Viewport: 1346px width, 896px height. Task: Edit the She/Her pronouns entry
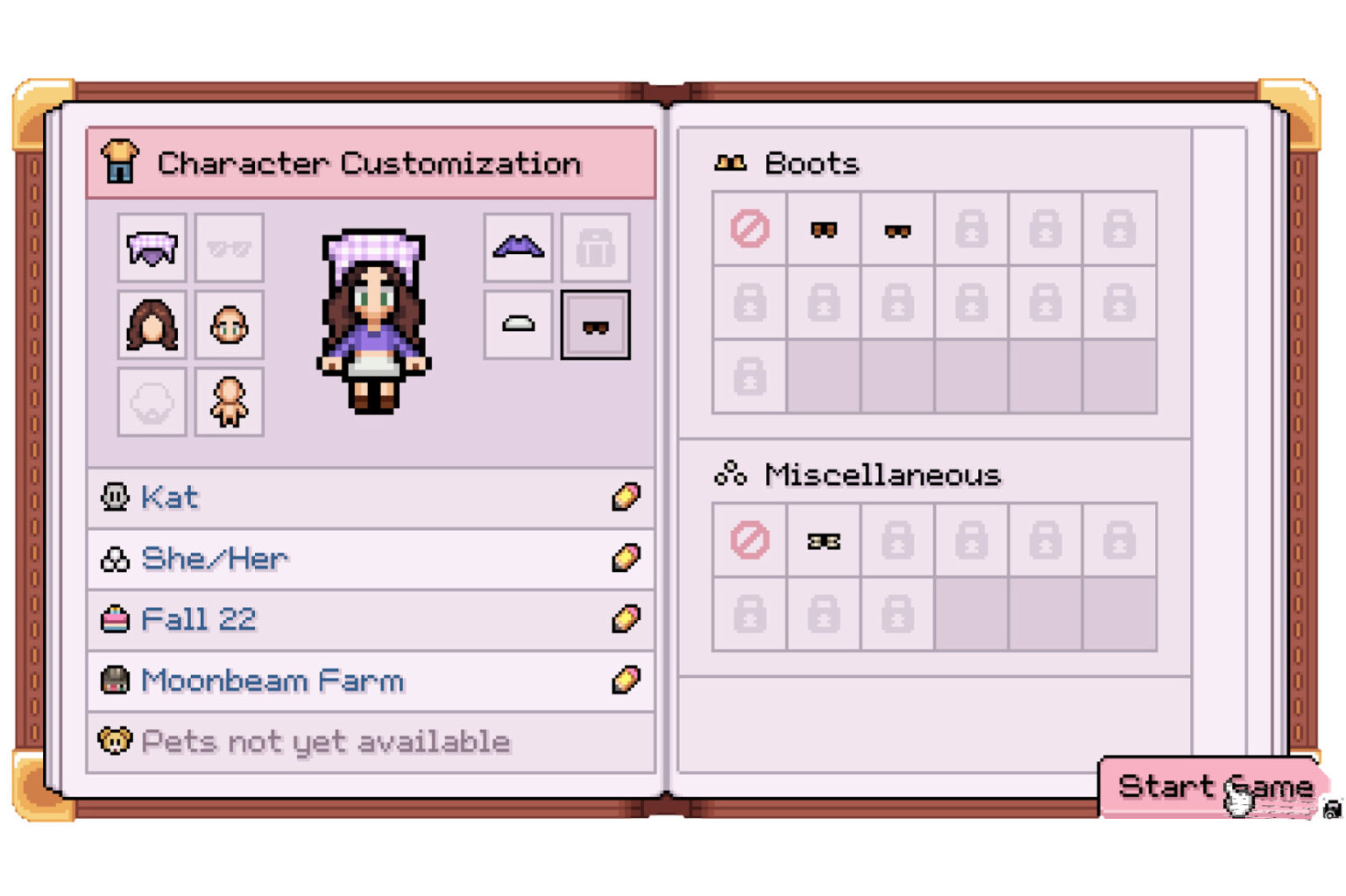pos(625,558)
